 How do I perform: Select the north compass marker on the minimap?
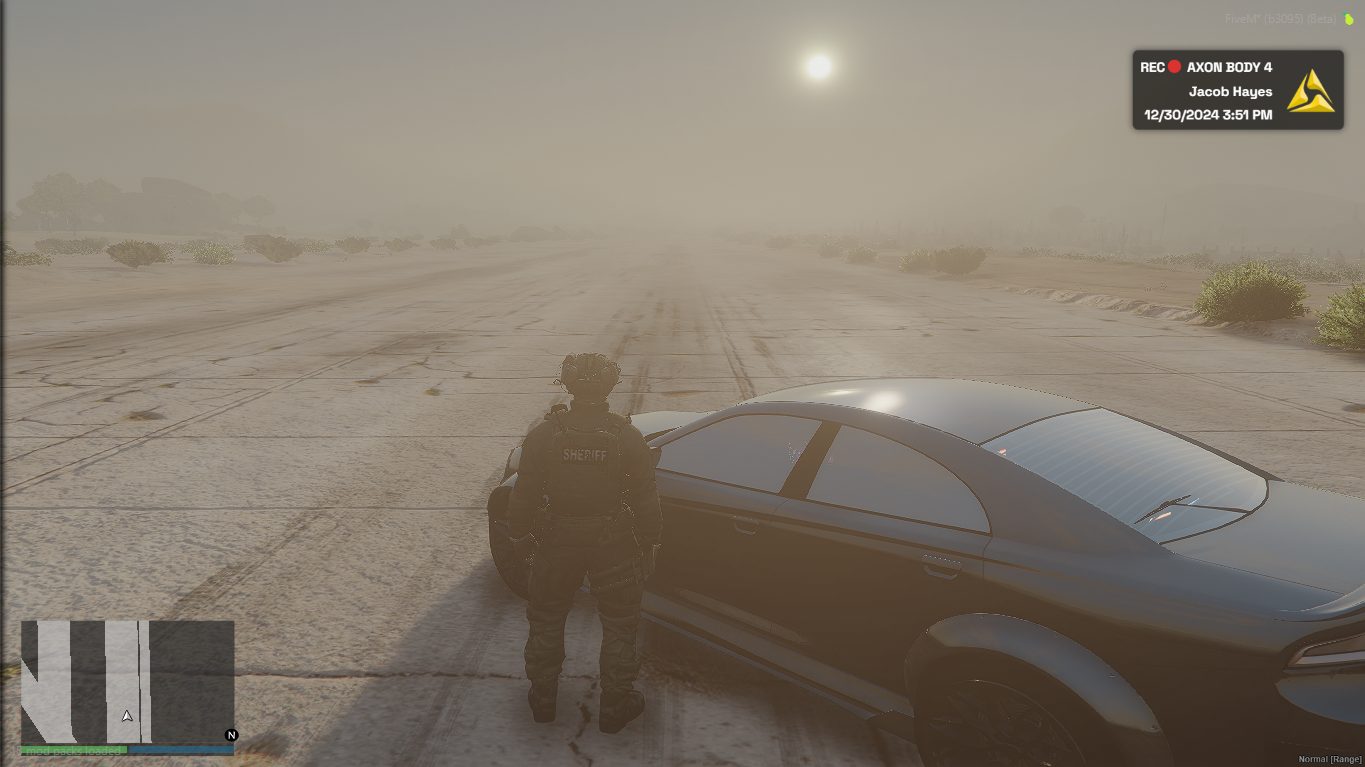click(x=232, y=735)
